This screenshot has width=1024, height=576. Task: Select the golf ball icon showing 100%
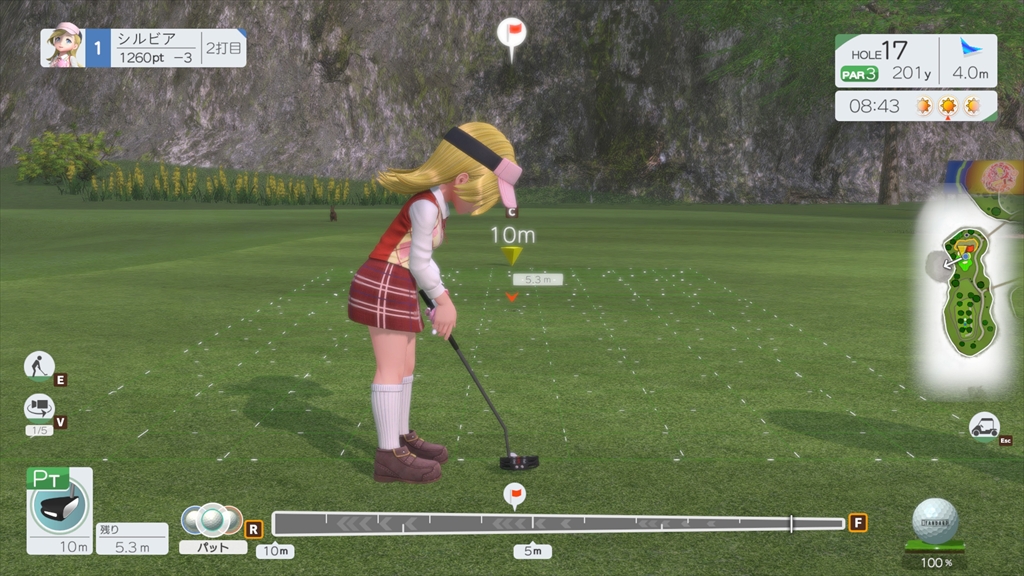click(935, 522)
